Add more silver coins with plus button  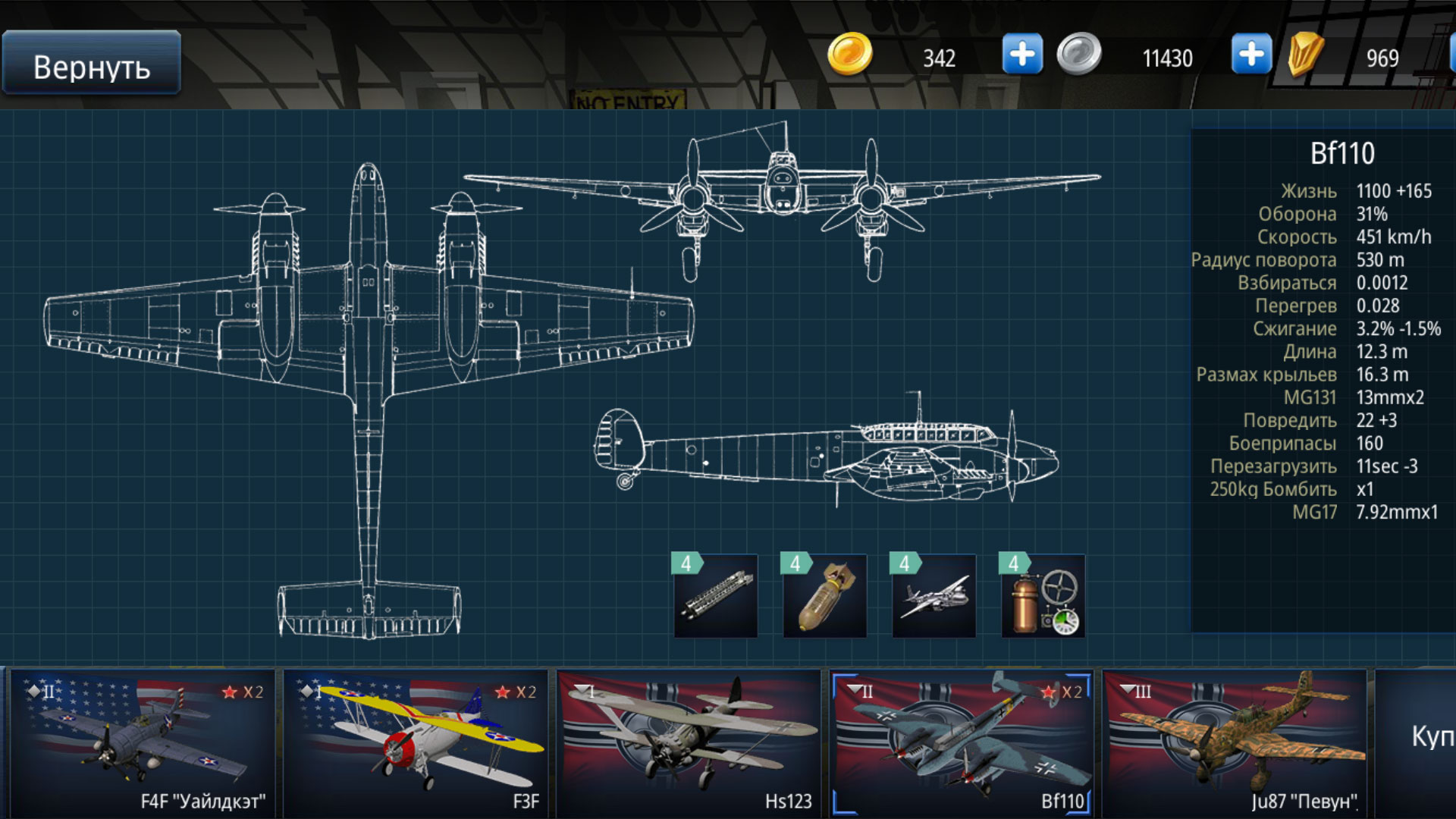tap(1250, 55)
